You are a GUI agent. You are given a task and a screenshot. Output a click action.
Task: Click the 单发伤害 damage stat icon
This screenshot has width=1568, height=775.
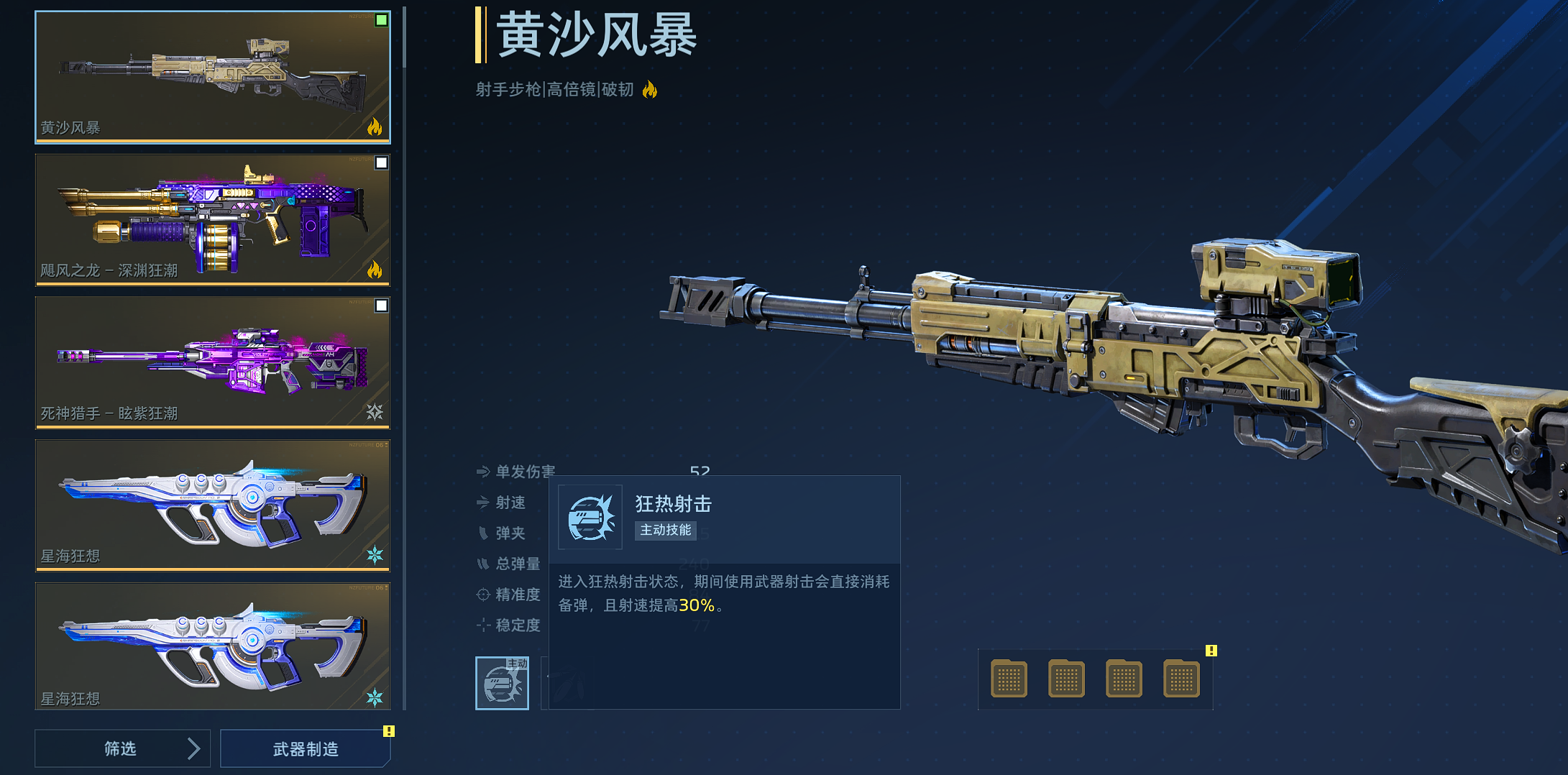pyautogui.click(x=483, y=472)
